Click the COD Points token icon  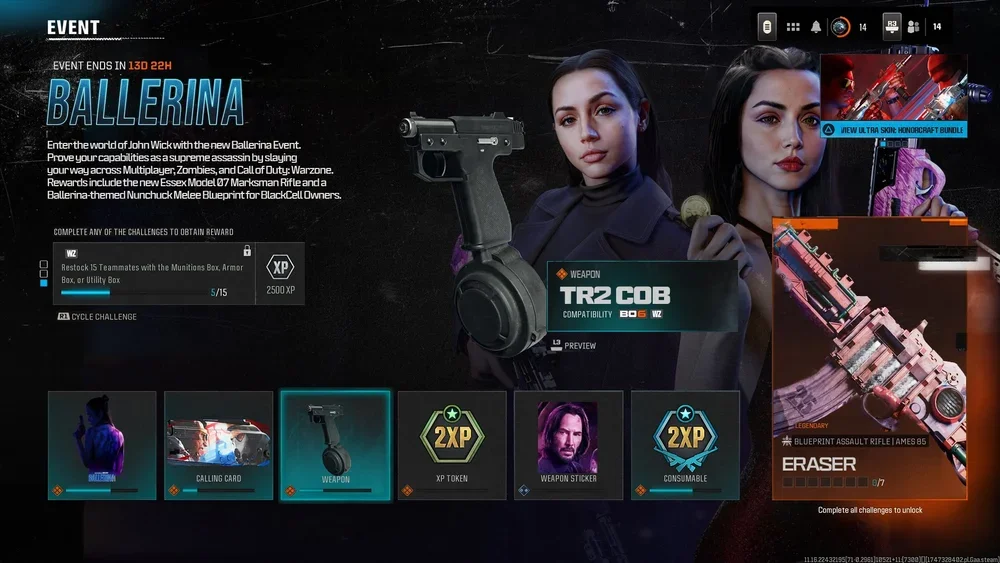pyautogui.click(x=767, y=26)
